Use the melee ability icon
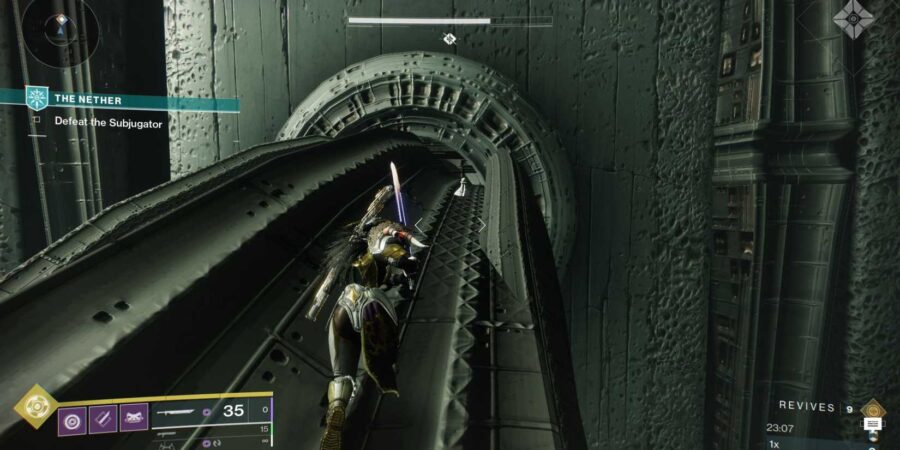Image resolution: width=900 pixels, height=450 pixels. coord(102,417)
